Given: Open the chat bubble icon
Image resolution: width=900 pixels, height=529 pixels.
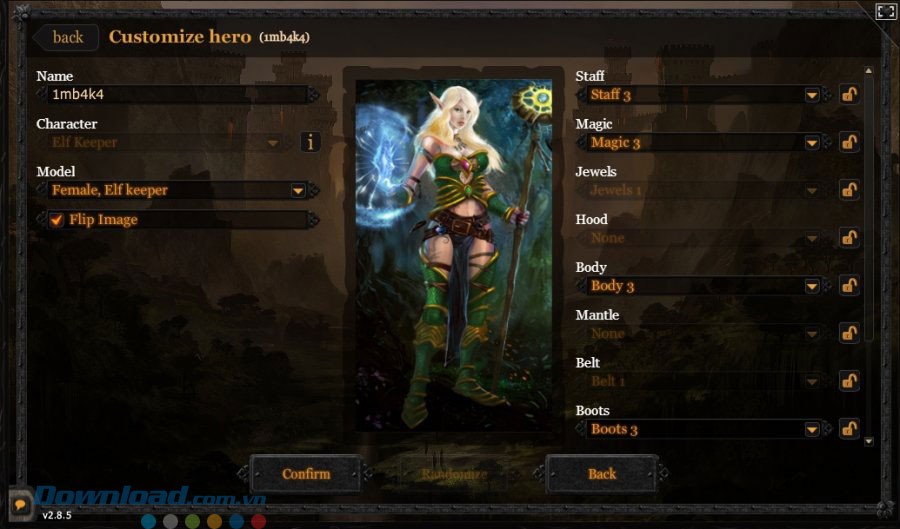Looking at the screenshot, I should 19,504.
